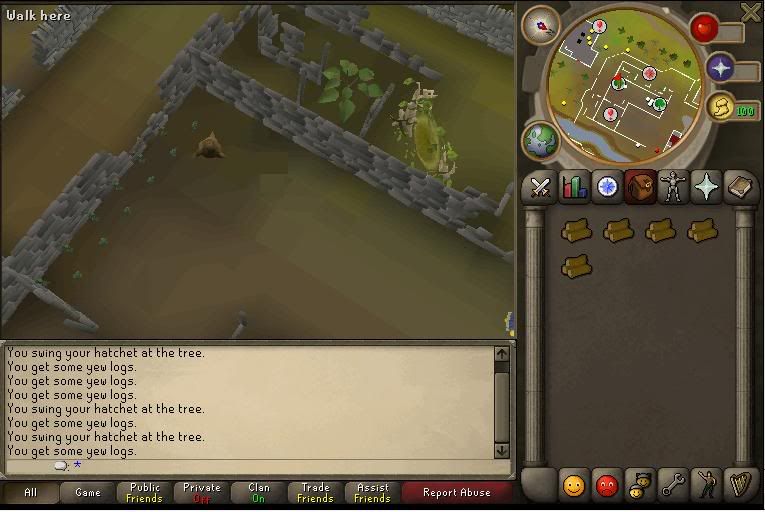Toggle run using the energy orb
The height and width of the screenshot is (512, 765).
click(x=720, y=108)
